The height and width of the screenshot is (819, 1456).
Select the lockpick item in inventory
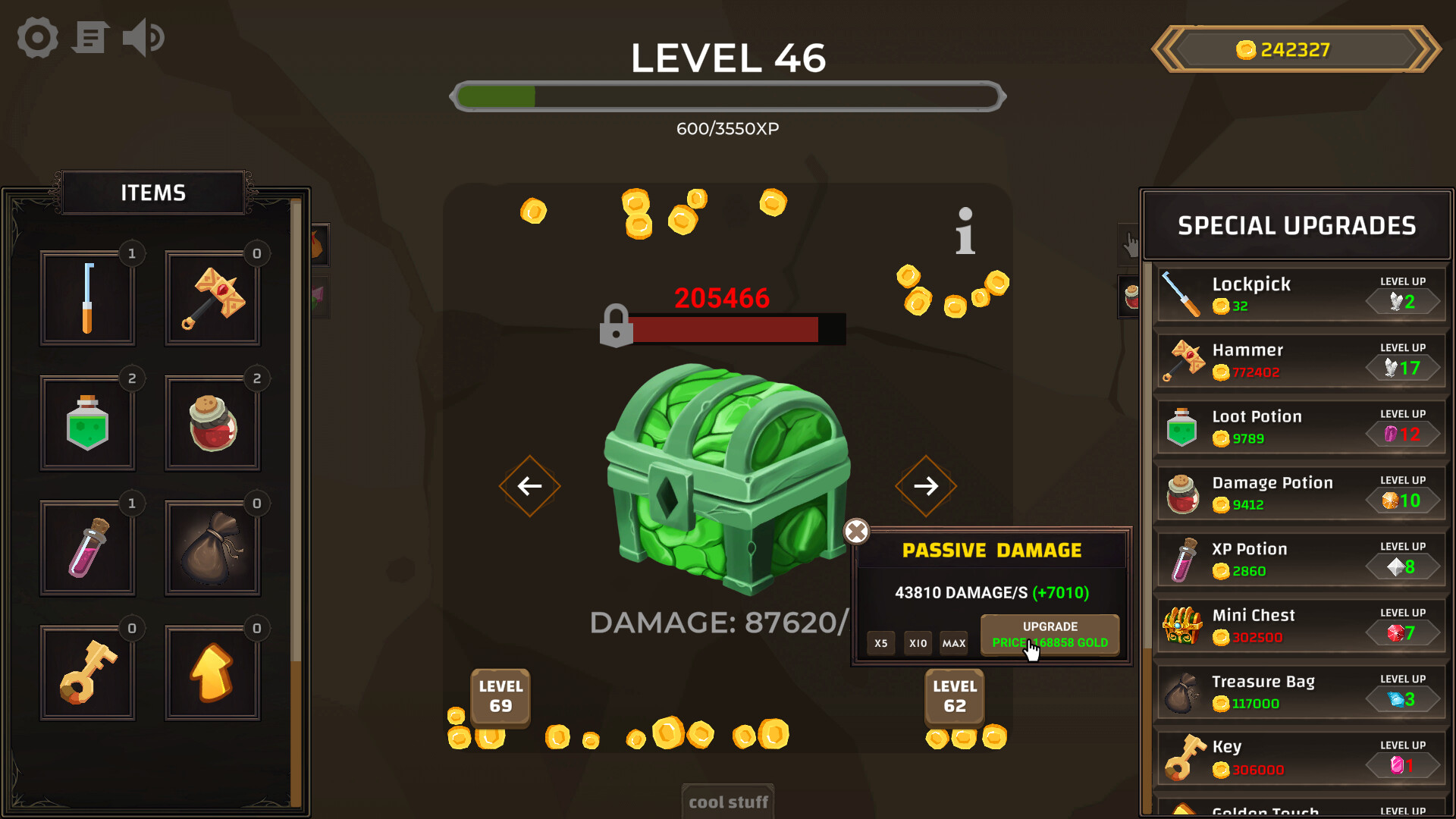pyautogui.click(x=88, y=298)
